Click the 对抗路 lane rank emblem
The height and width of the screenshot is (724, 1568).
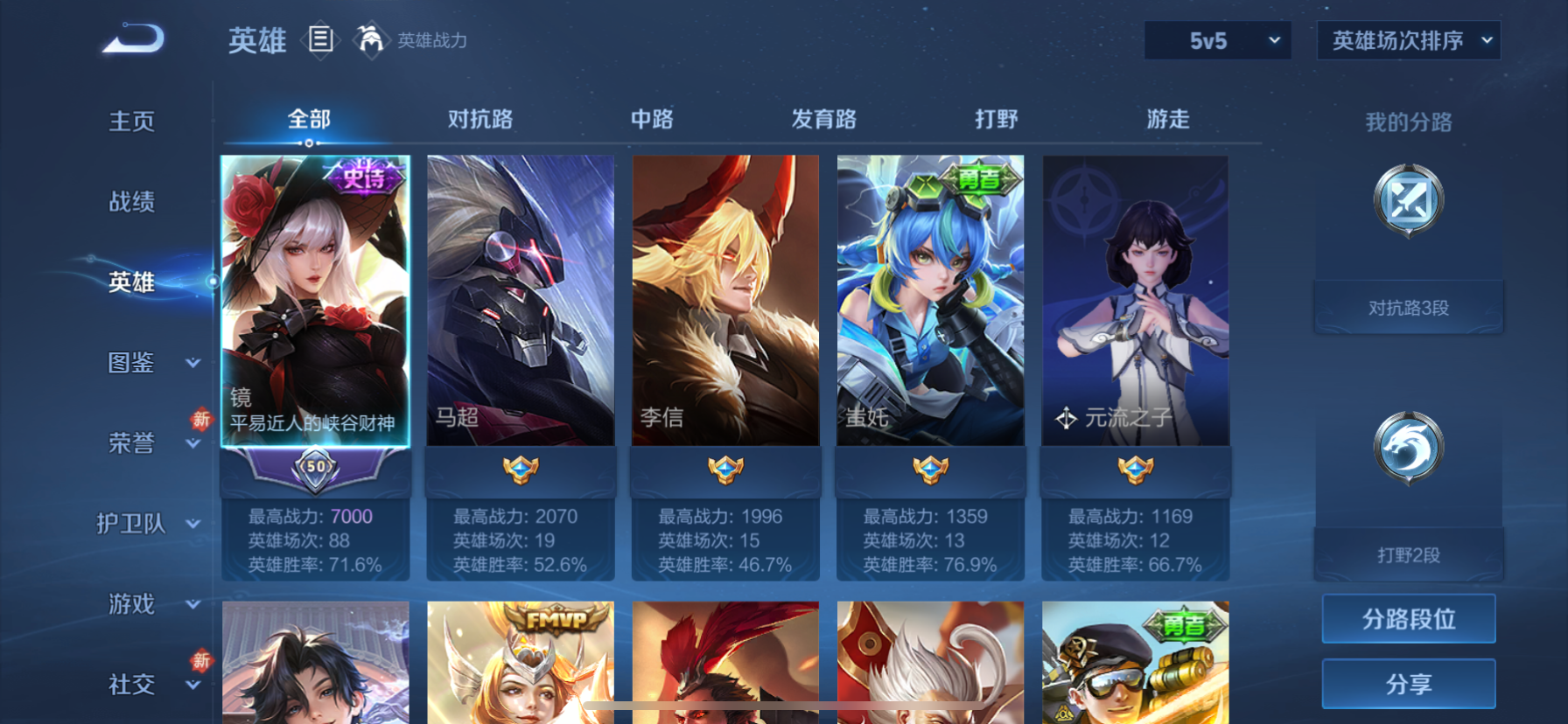coord(1407,199)
